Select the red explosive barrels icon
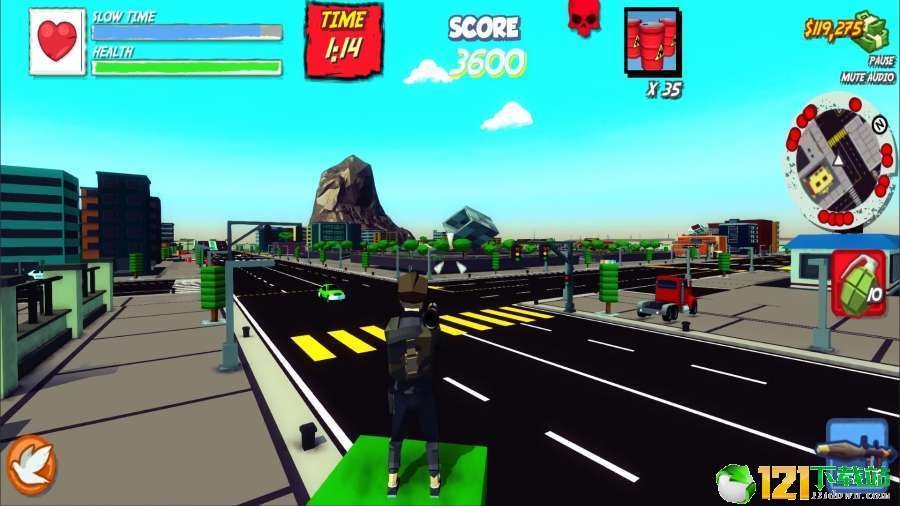This screenshot has height=506, width=900. [651, 43]
